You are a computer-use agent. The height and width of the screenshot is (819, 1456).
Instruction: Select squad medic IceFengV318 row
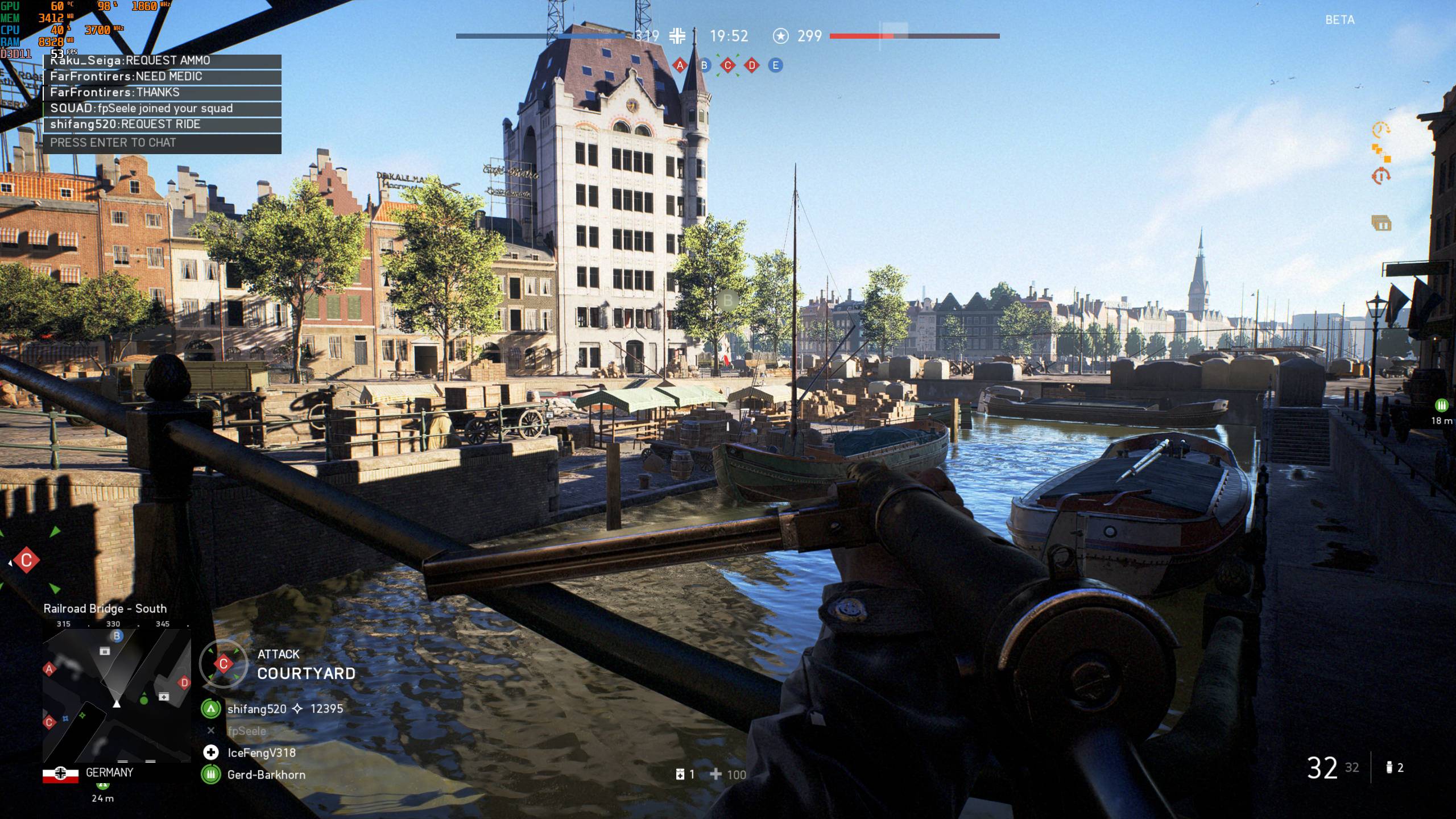pos(260,753)
